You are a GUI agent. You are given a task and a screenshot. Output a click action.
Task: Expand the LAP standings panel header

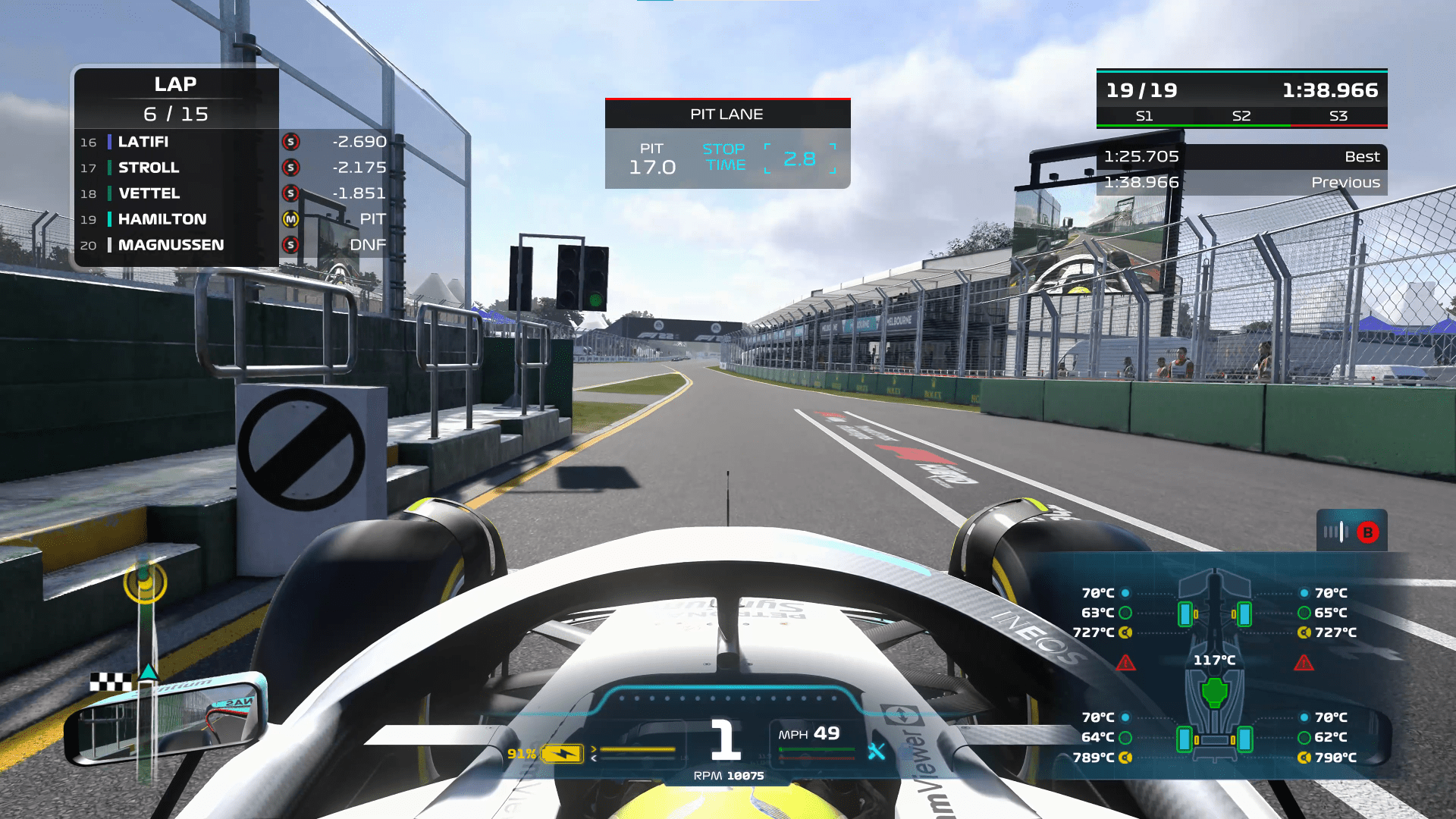pyautogui.click(x=176, y=84)
